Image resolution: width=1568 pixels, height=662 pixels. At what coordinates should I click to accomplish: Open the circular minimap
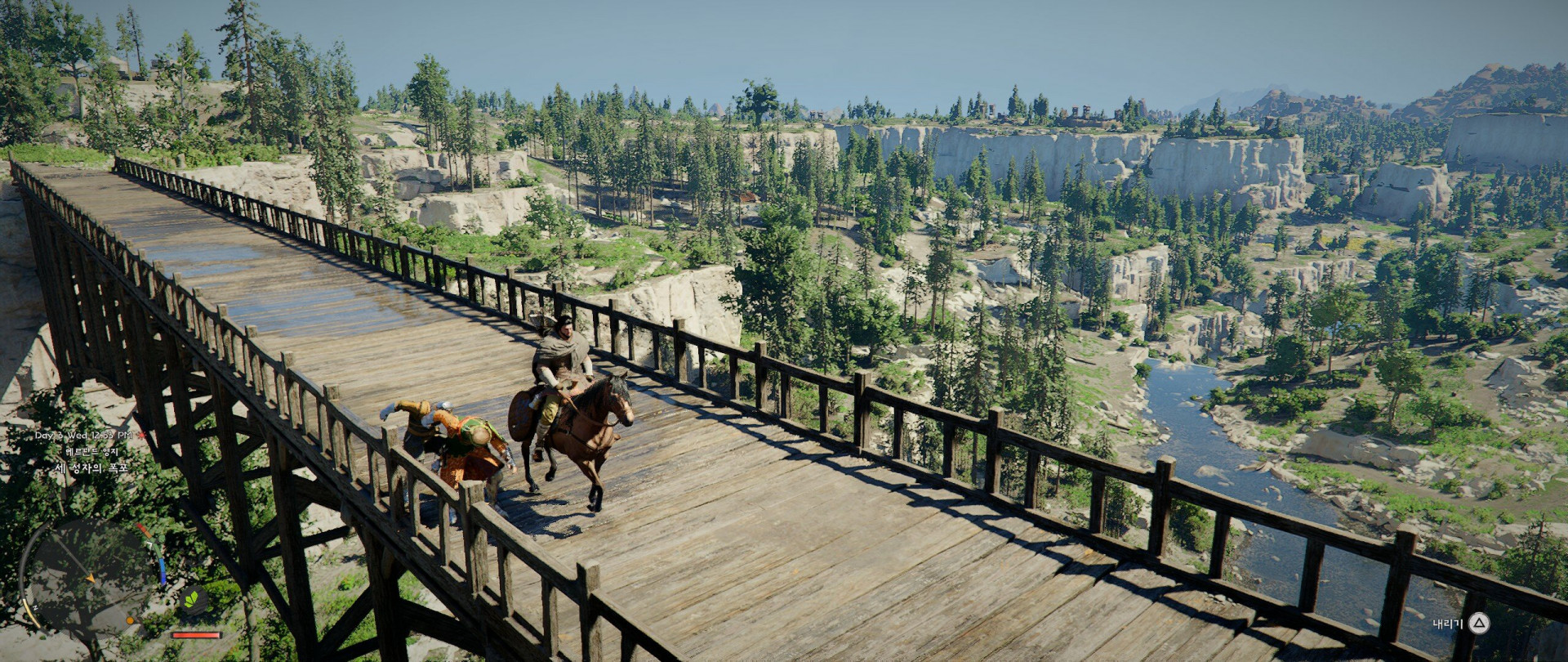(x=88, y=576)
